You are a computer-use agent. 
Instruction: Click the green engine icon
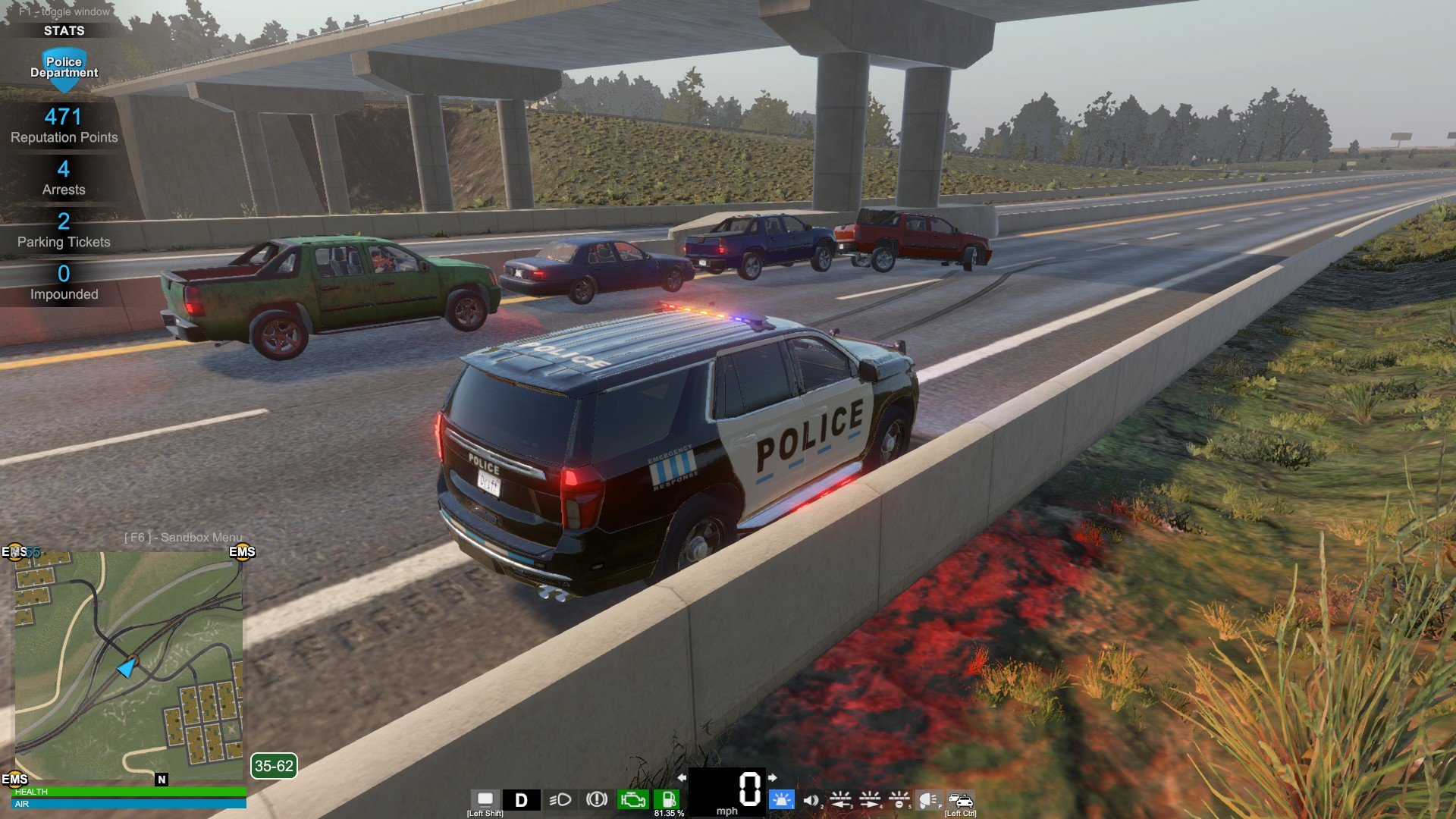(x=632, y=799)
